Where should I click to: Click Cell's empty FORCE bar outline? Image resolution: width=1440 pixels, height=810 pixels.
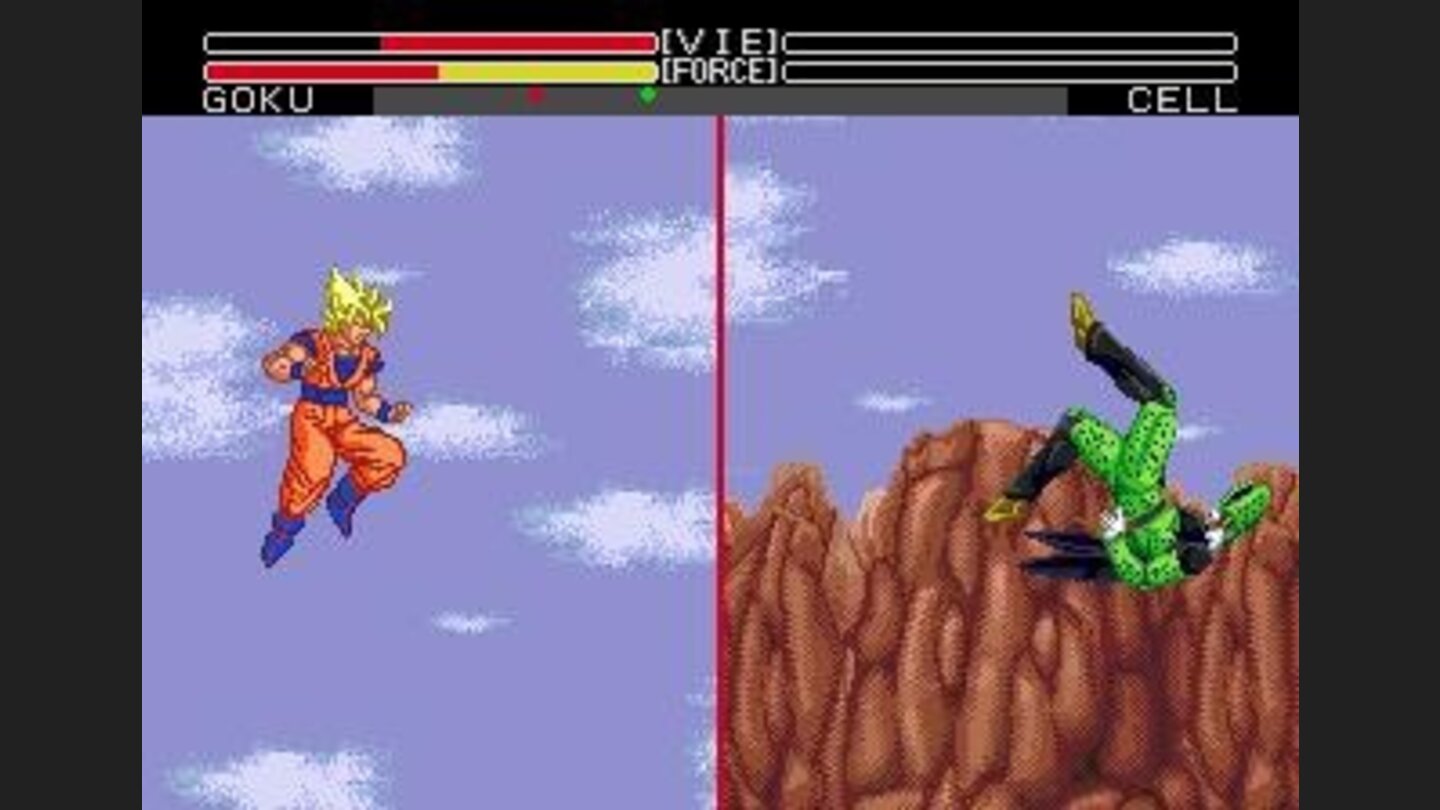pos(1010,71)
